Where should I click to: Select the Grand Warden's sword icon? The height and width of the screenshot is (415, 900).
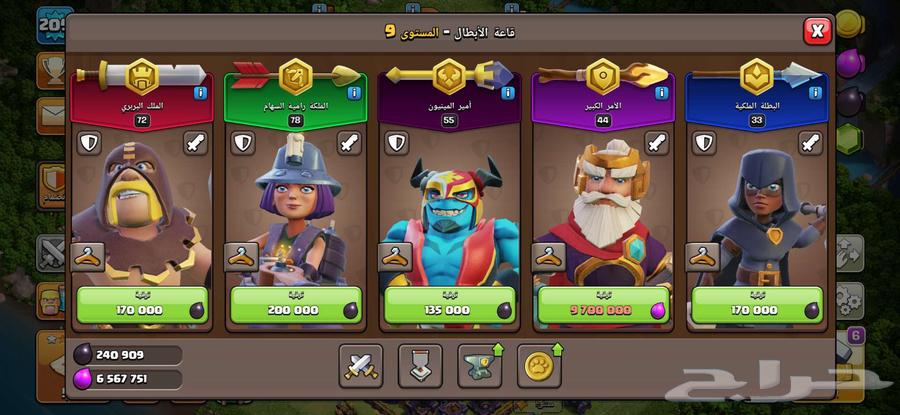[657, 143]
